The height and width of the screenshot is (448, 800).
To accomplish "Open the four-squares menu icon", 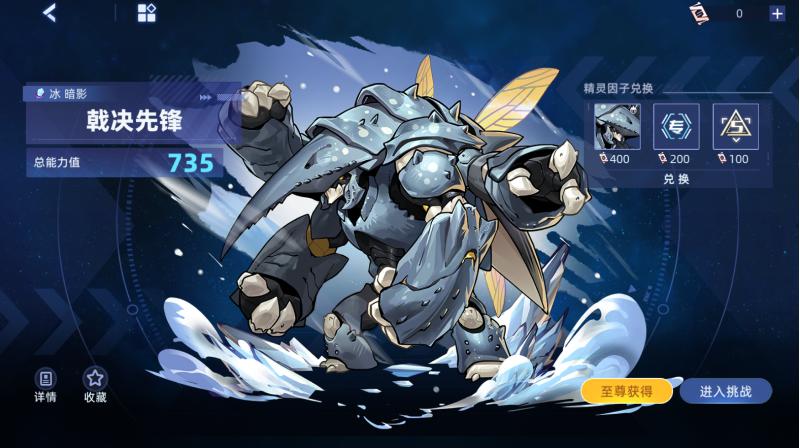I will 146,13.
